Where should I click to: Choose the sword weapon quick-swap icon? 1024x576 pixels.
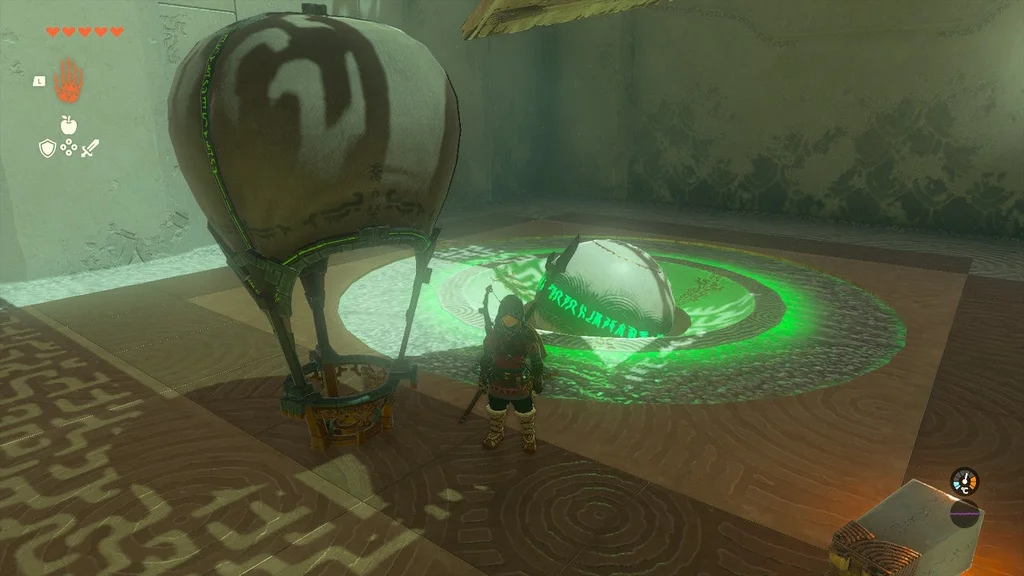coord(91,149)
